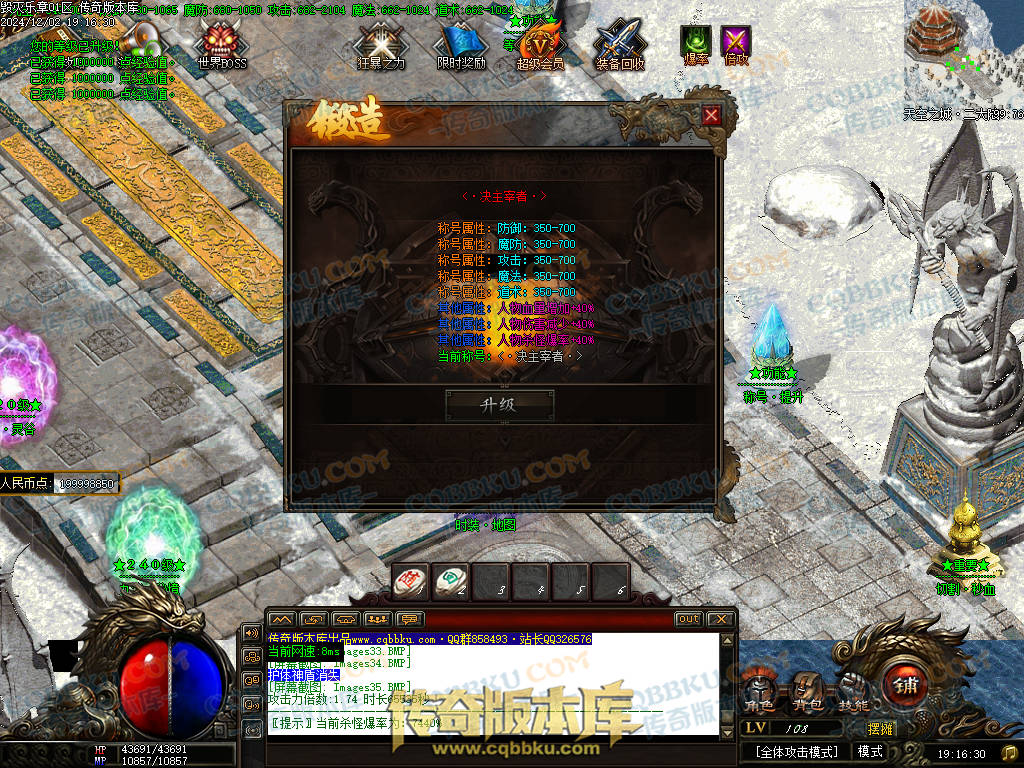Open the 装备回收 equipment recycling
The width and height of the screenshot is (1024, 768).
click(620, 45)
